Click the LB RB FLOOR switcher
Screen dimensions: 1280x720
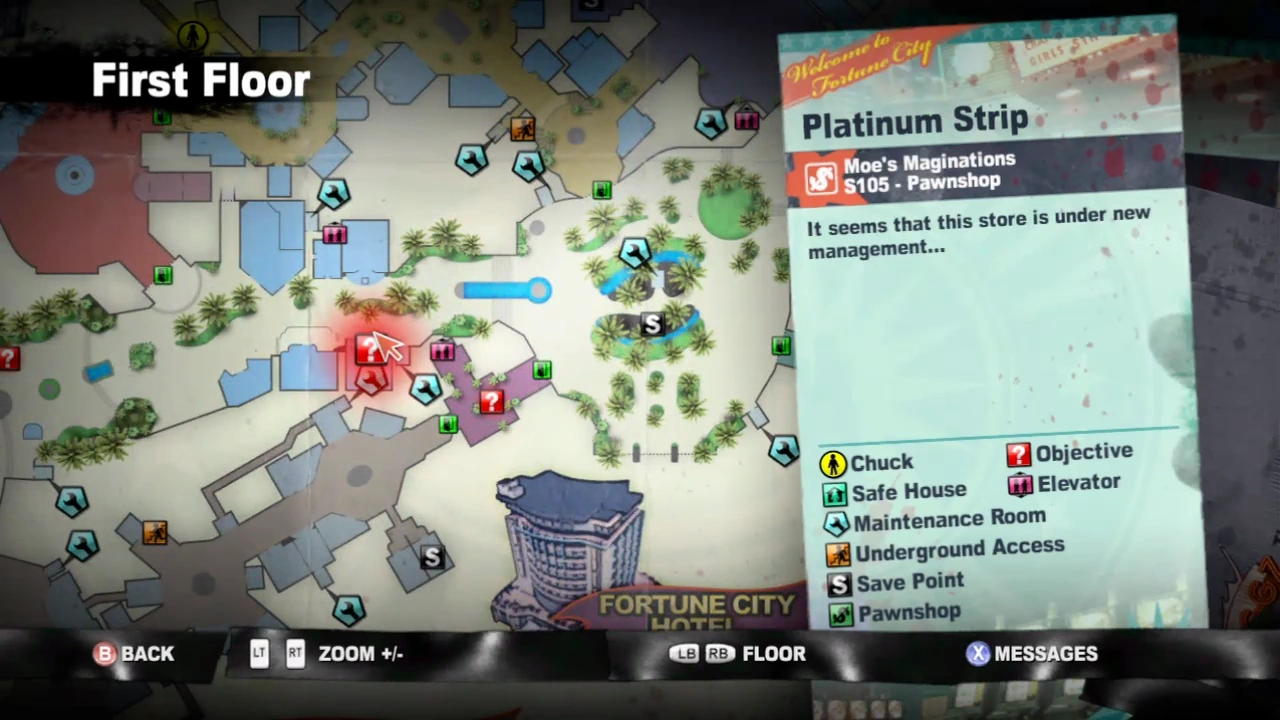pyautogui.click(x=738, y=653)
